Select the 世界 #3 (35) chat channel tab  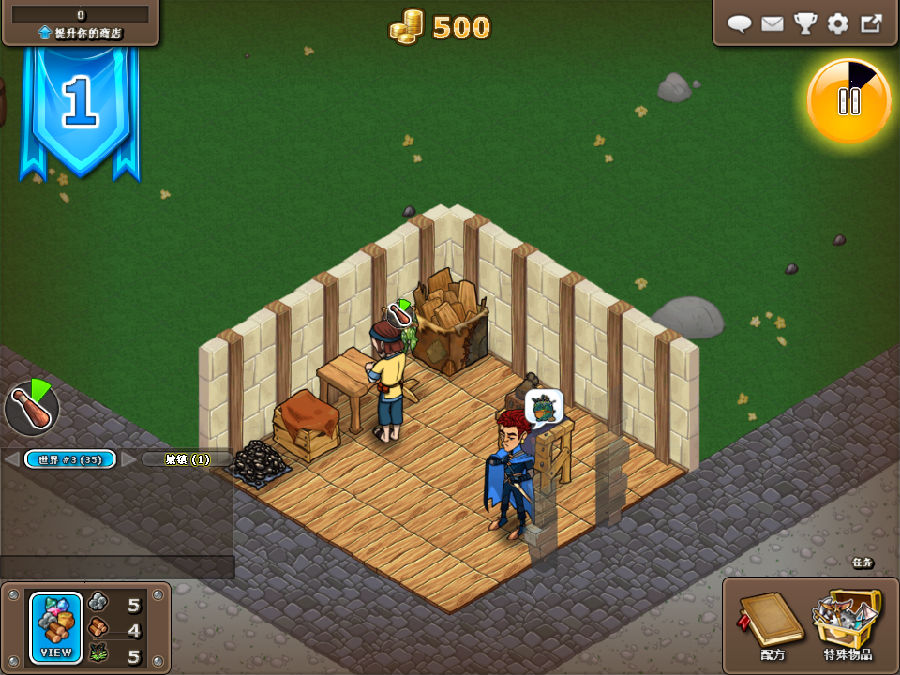click(x=69, y=459)
